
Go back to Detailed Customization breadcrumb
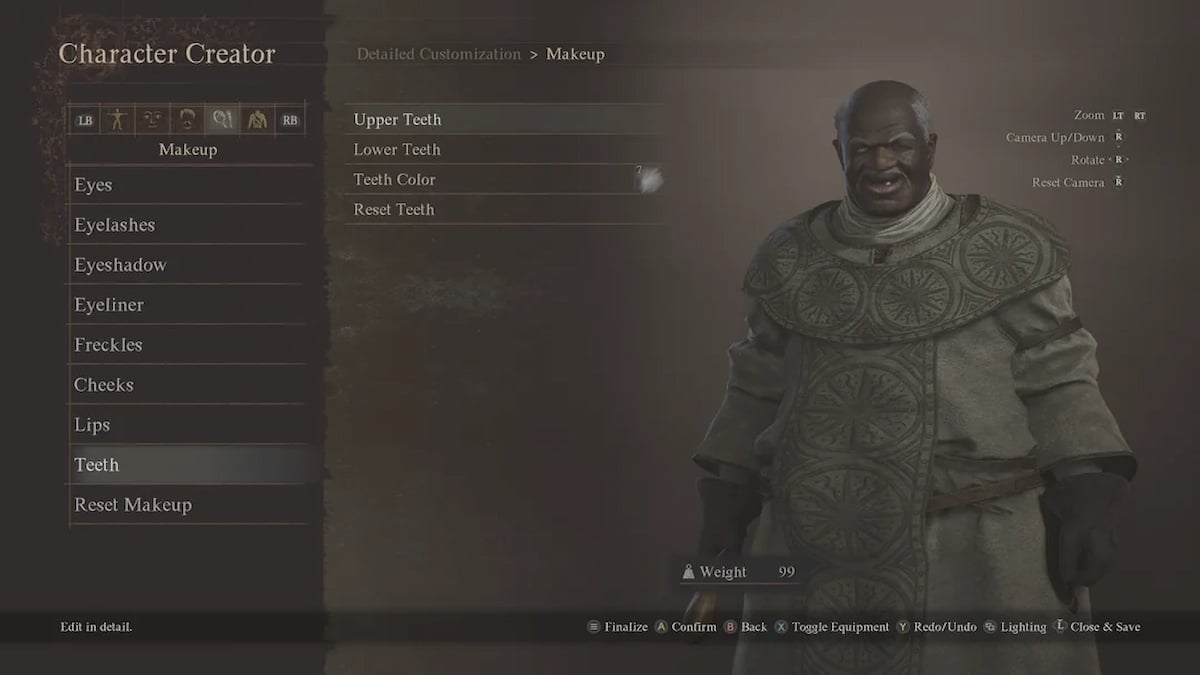[439, 54]
